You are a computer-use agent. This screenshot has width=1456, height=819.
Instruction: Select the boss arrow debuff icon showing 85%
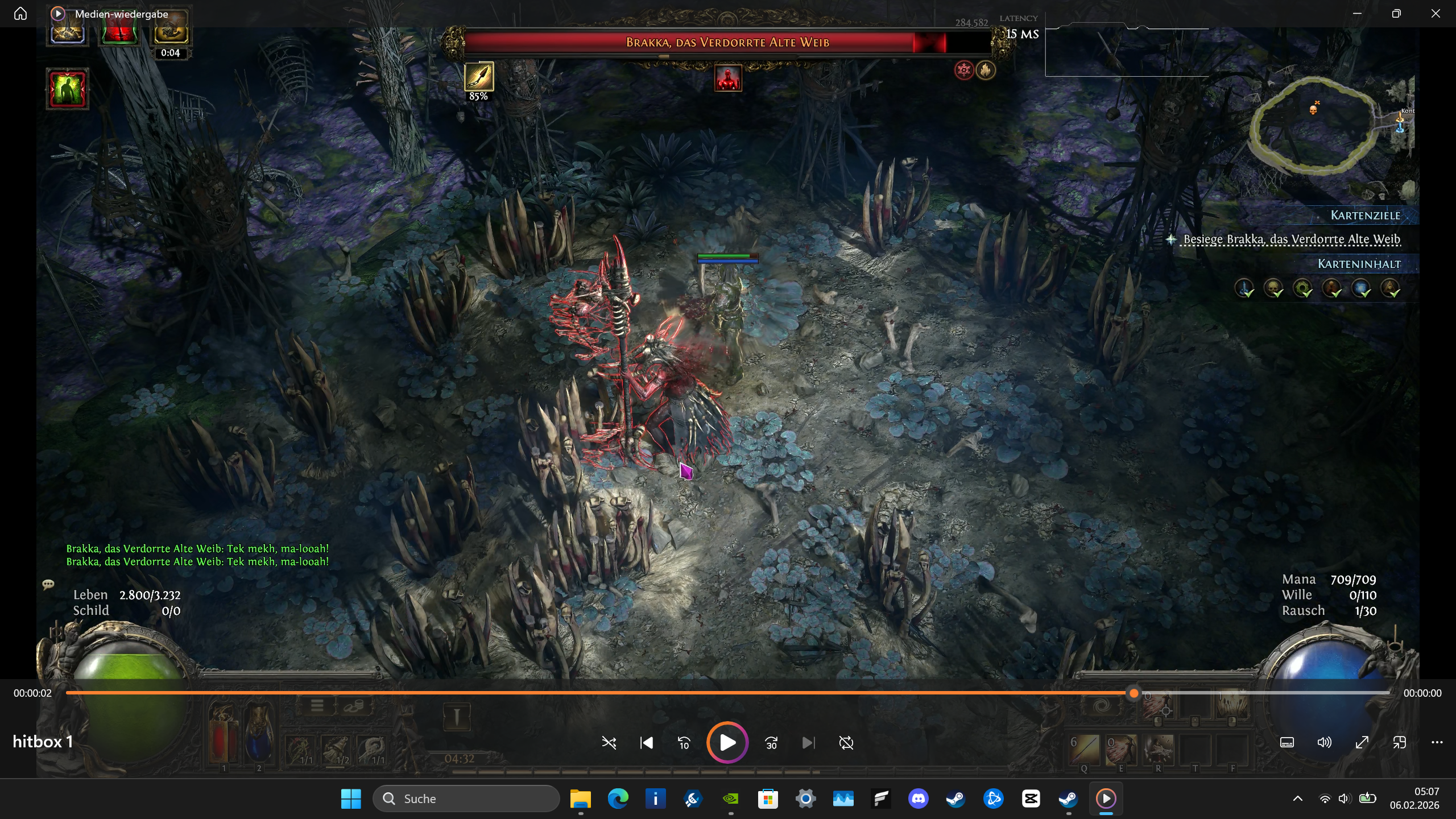(x=479, y=77)
